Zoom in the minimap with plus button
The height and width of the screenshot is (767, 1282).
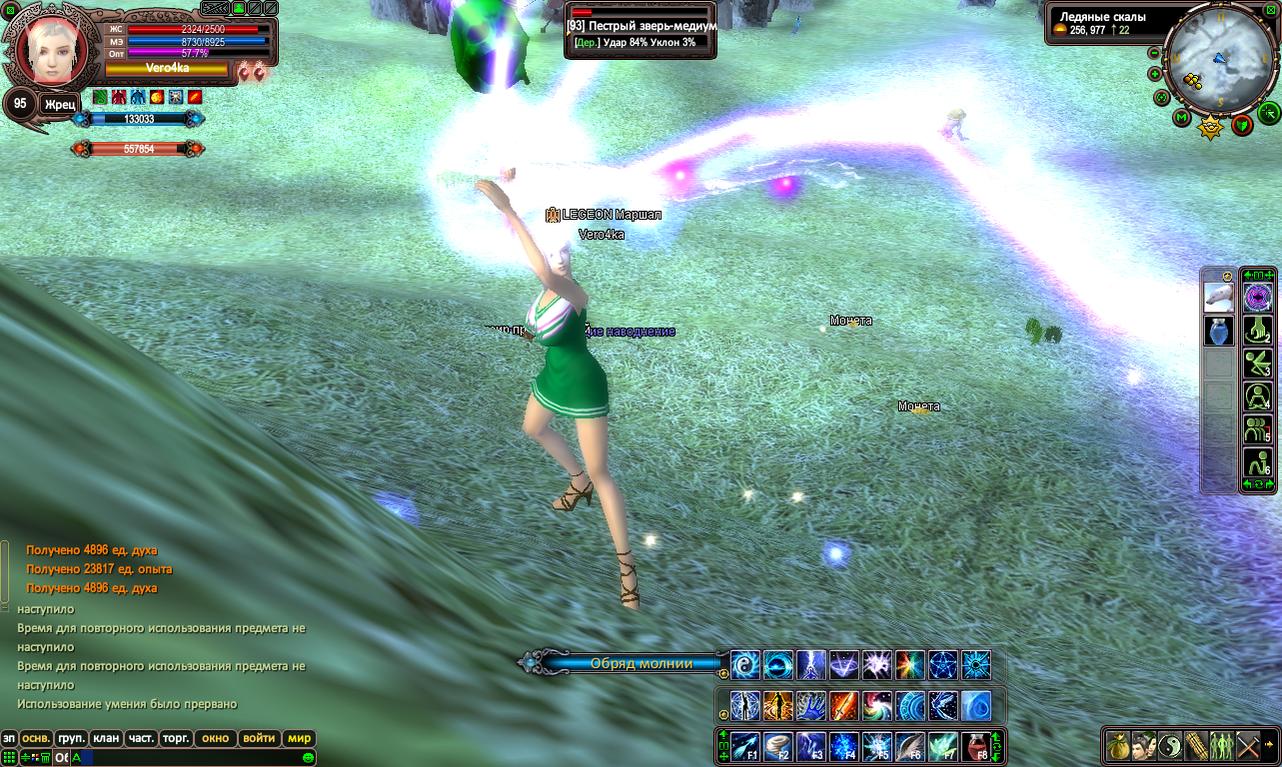tap(1155, 74)
